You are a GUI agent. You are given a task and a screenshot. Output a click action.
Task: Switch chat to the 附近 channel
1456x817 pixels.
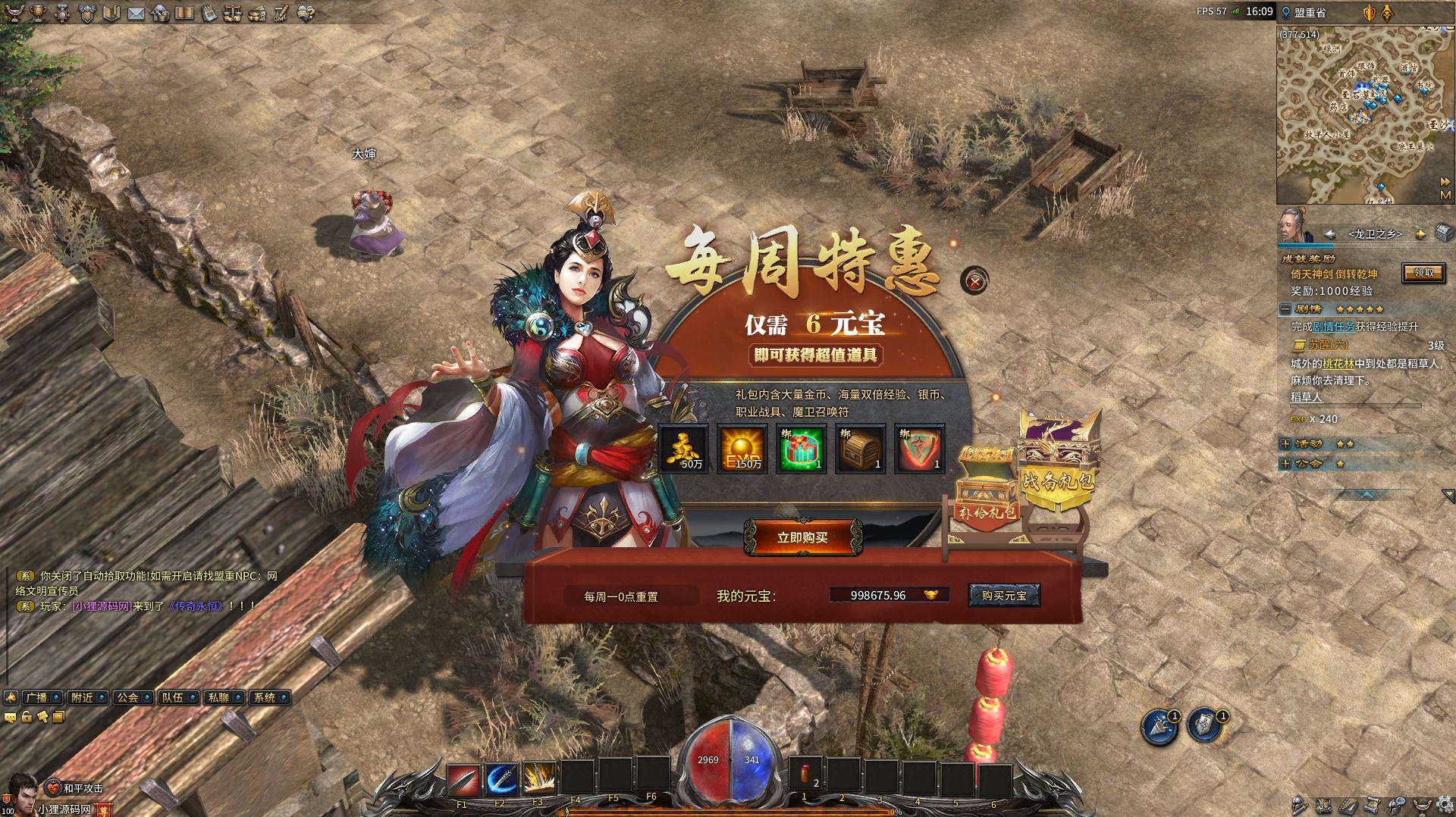tap(82, 697)
